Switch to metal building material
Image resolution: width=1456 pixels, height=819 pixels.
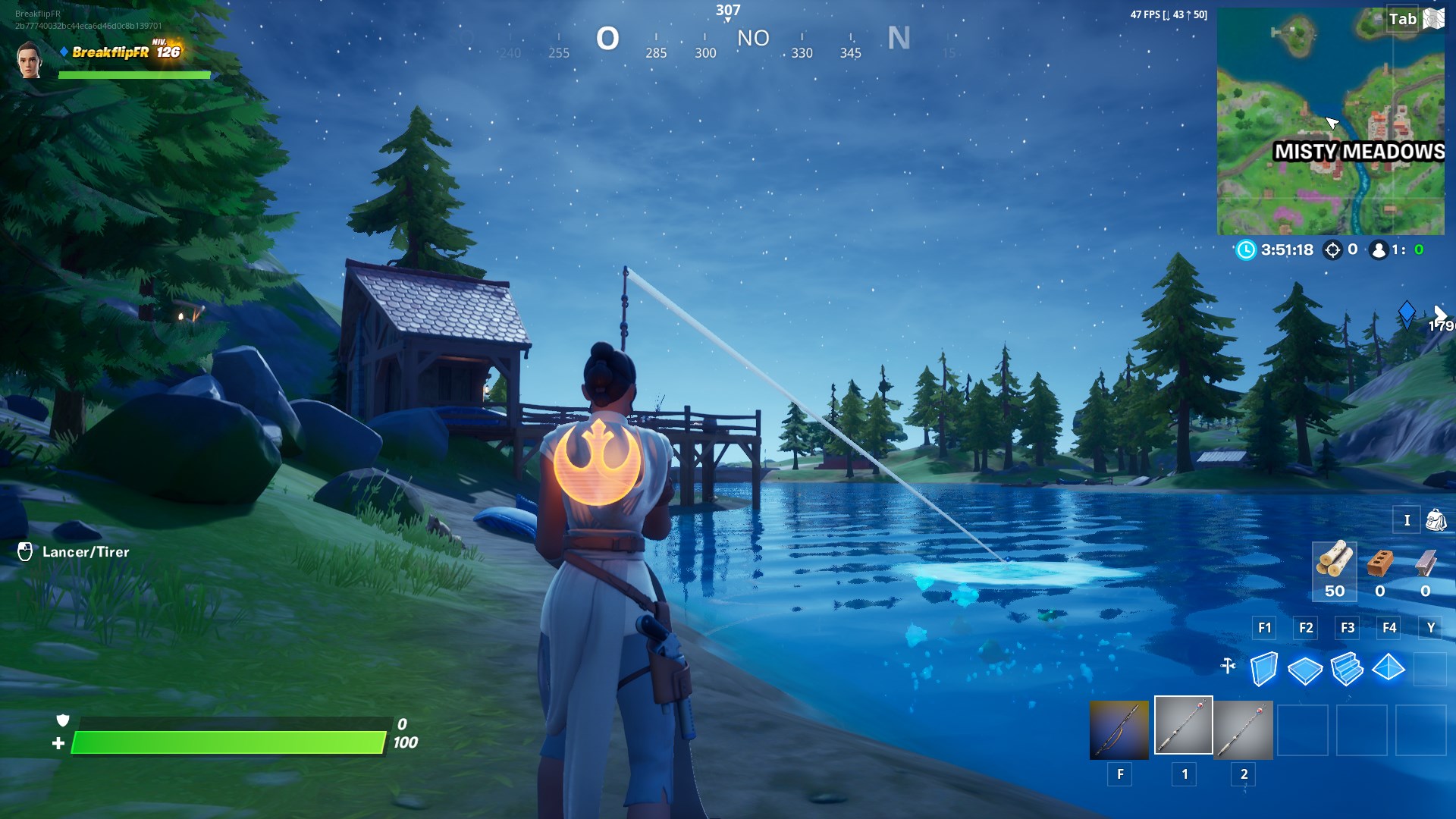click(1426, 563)
